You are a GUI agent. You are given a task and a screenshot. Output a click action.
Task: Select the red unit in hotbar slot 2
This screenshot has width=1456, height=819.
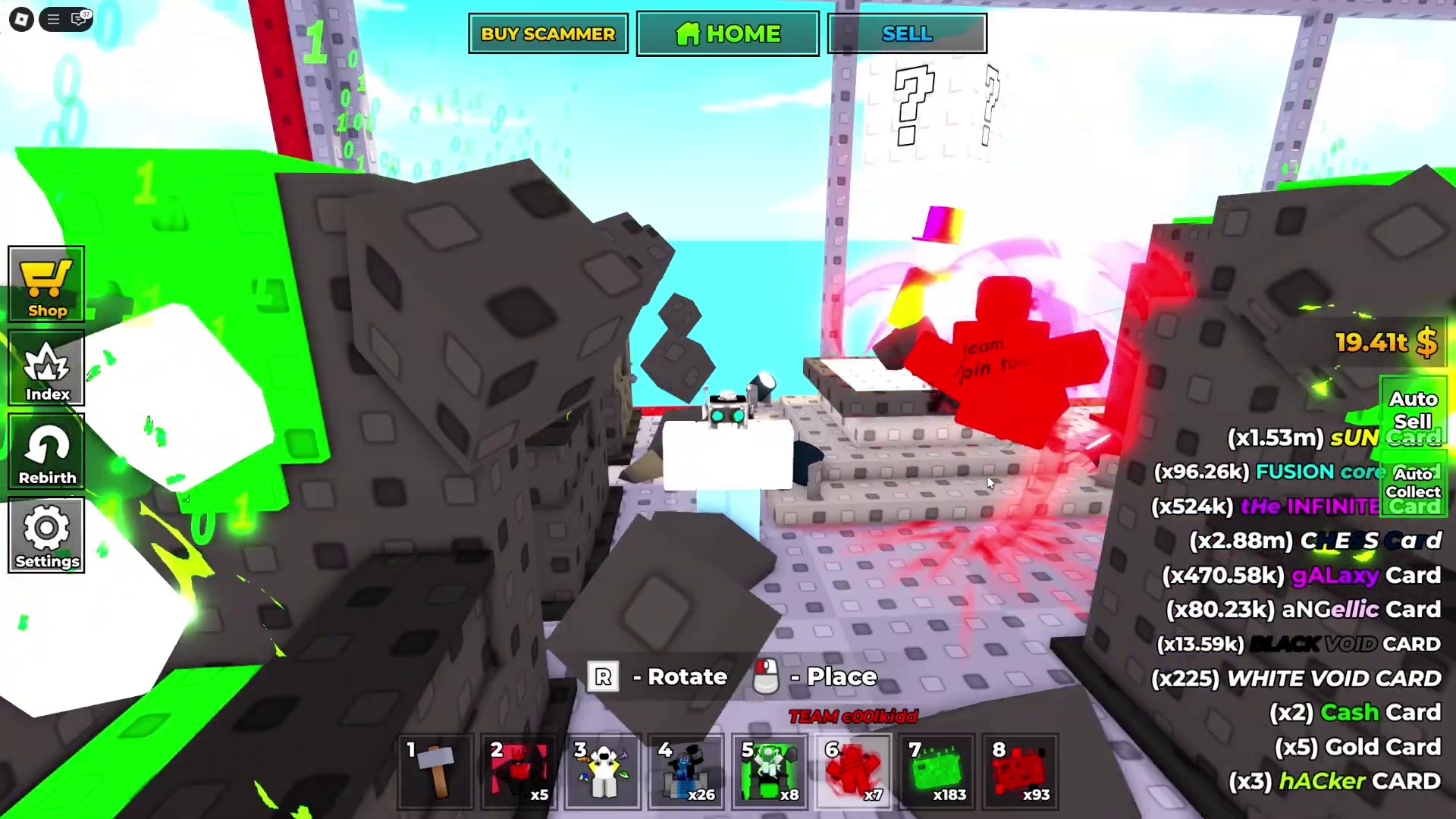[x=519, y=770]
